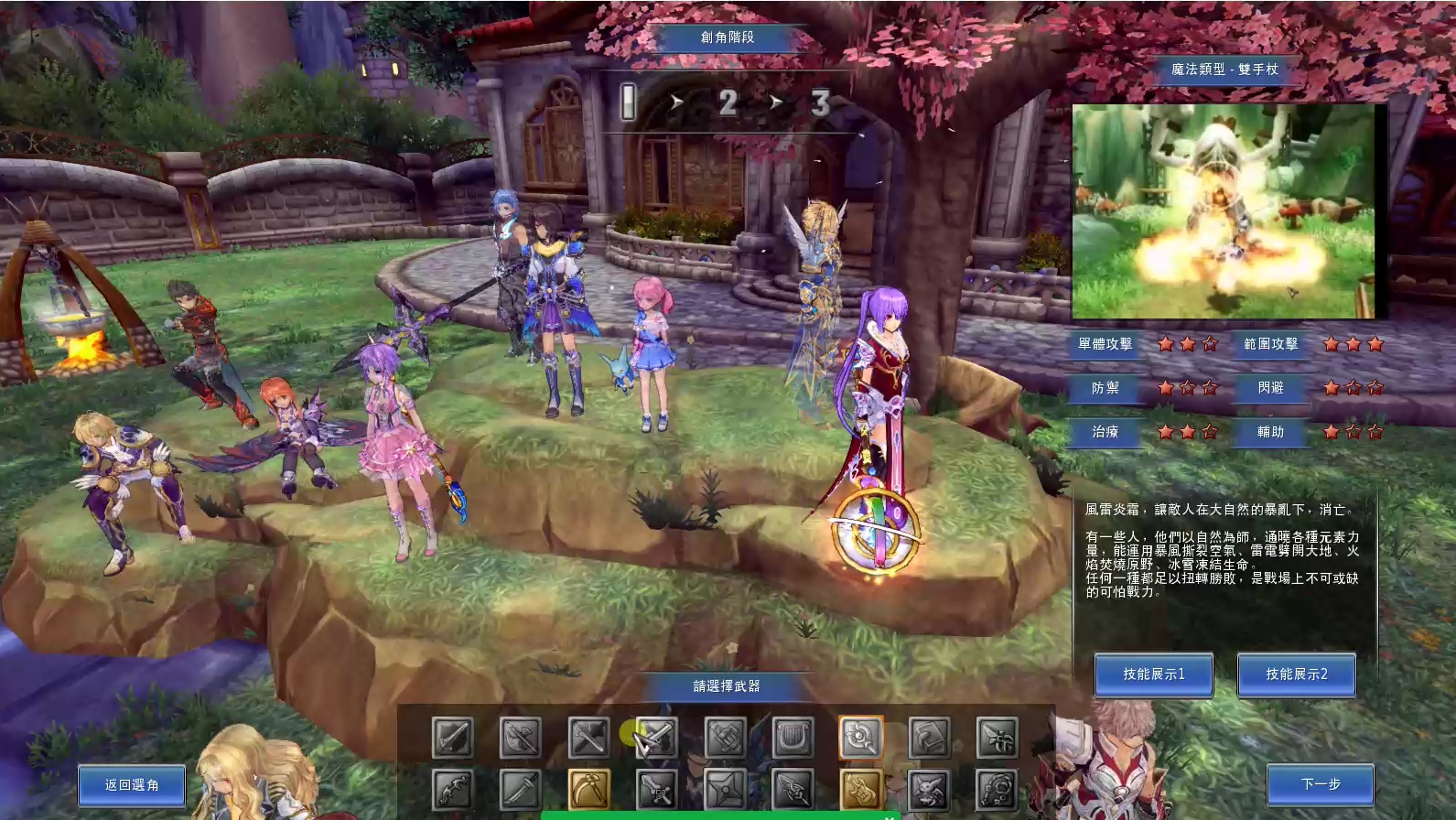1456x820 pixels.
Task: Select the golden scythe weapon
Action: tap(588, 790)
